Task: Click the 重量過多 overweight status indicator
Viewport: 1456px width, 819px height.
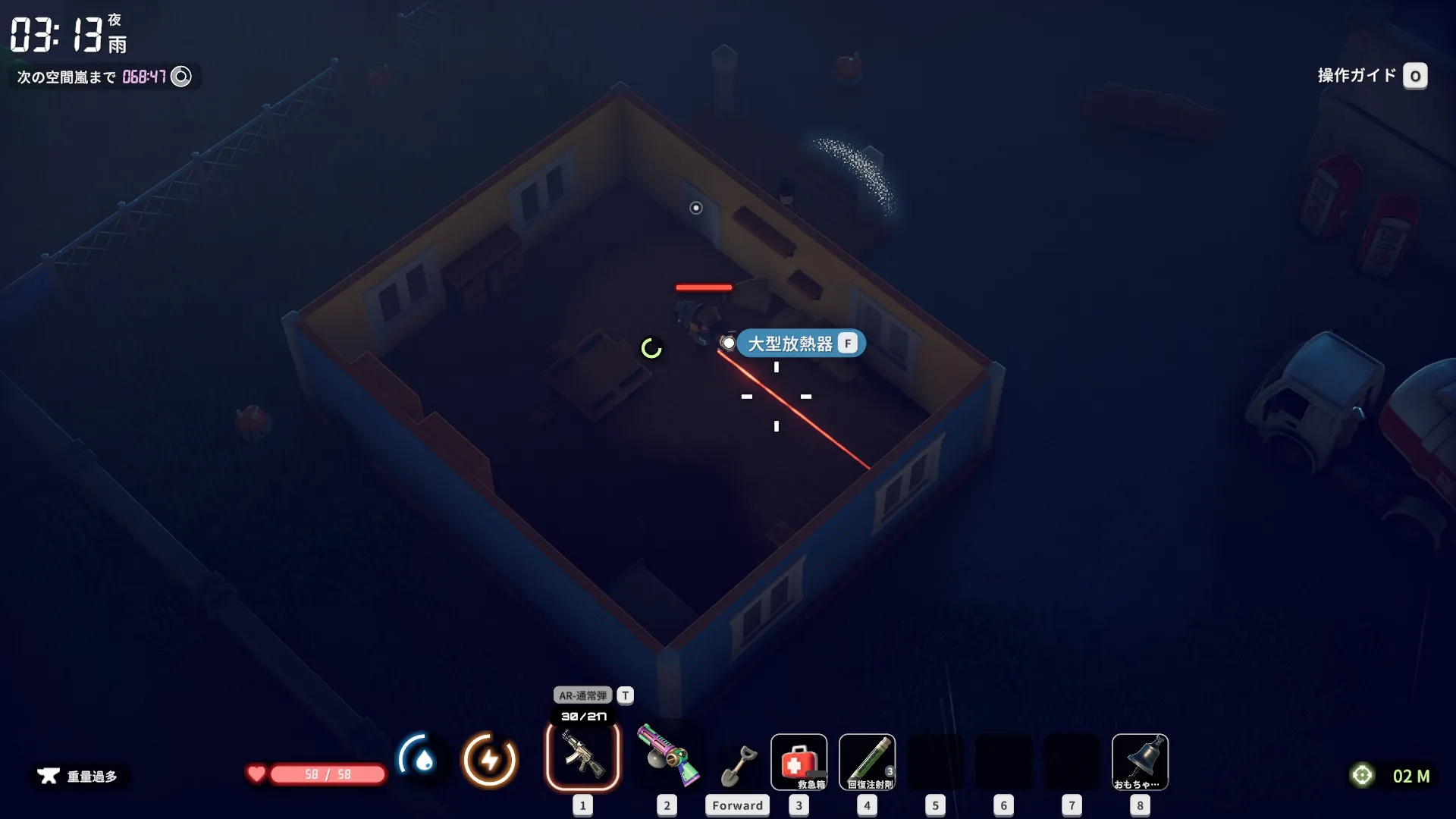Action: pyautogui.click(x=79, y=776)
